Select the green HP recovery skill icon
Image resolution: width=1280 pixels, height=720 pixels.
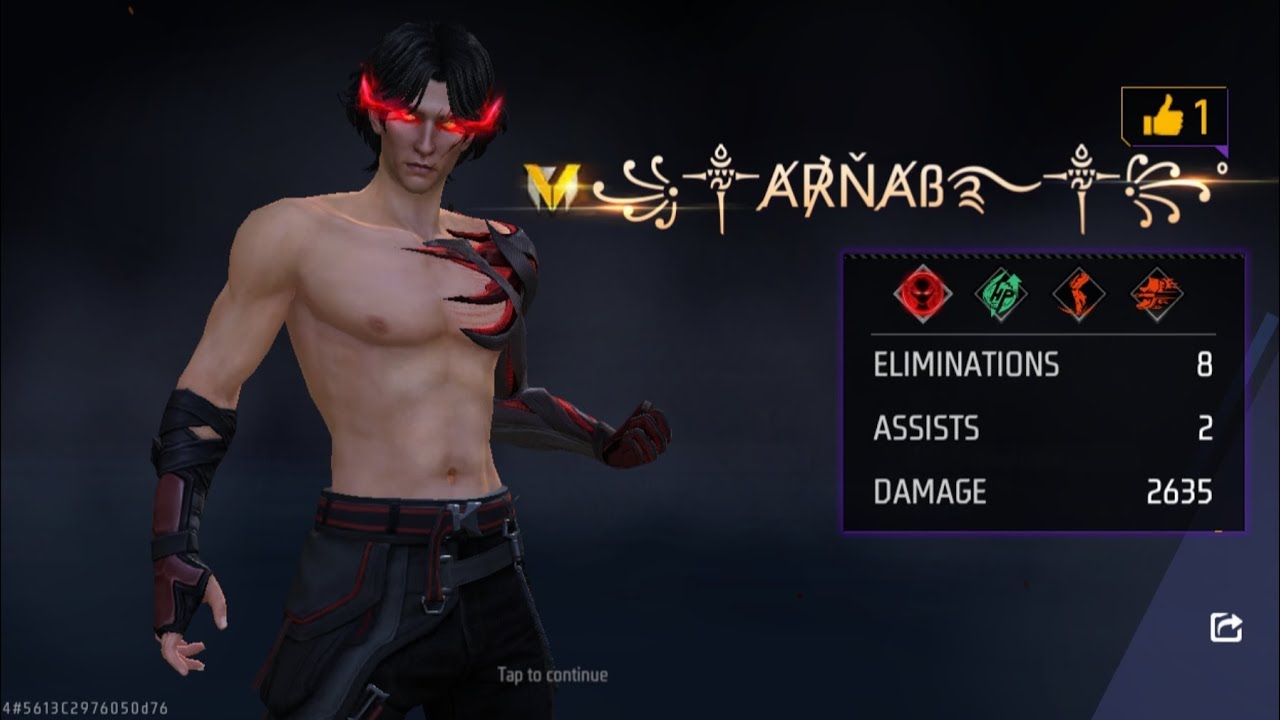(1000, 295)
